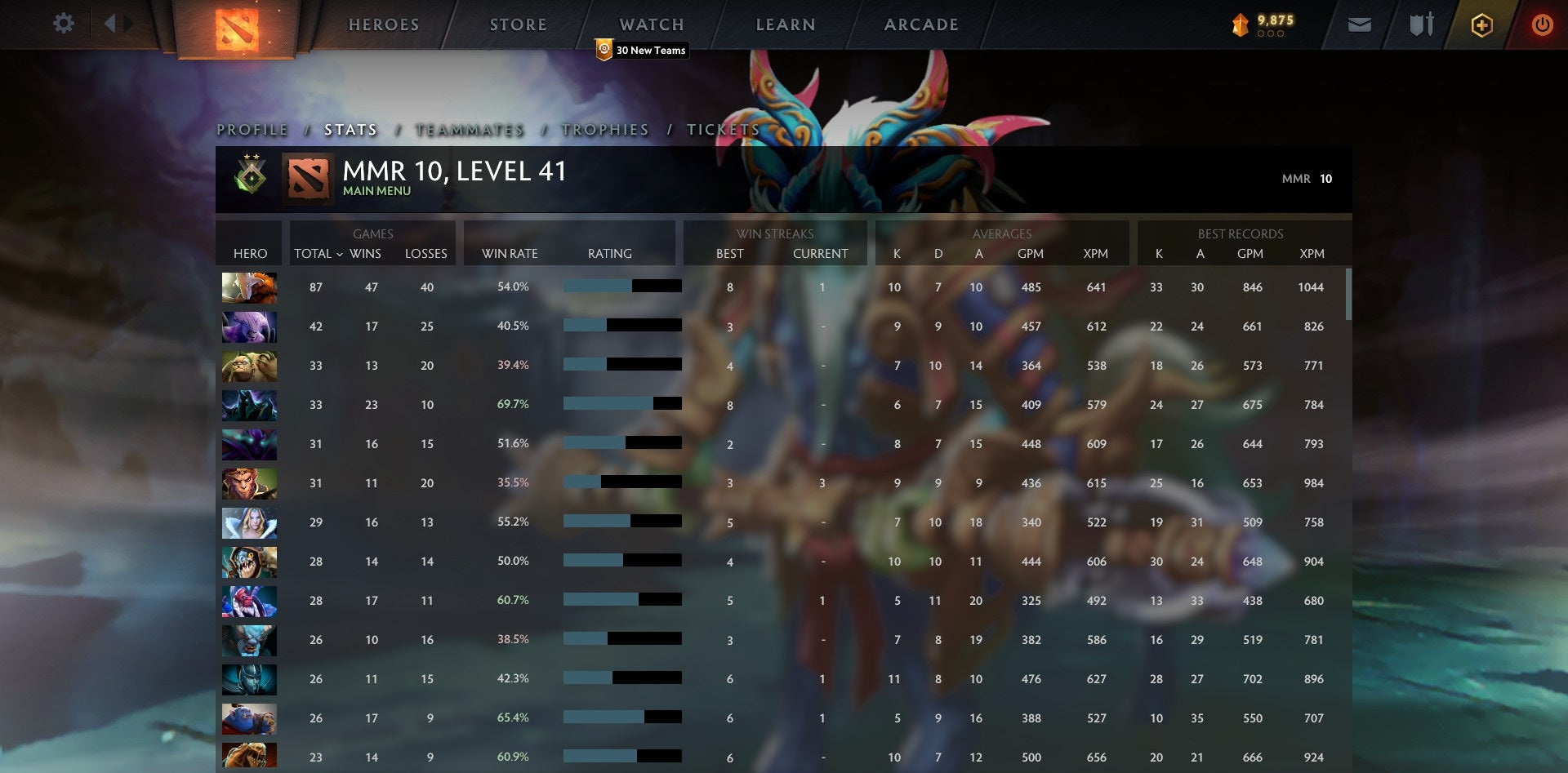Click the red power disconnect icon
The image size is (1568, 773).
[1543, 24]
